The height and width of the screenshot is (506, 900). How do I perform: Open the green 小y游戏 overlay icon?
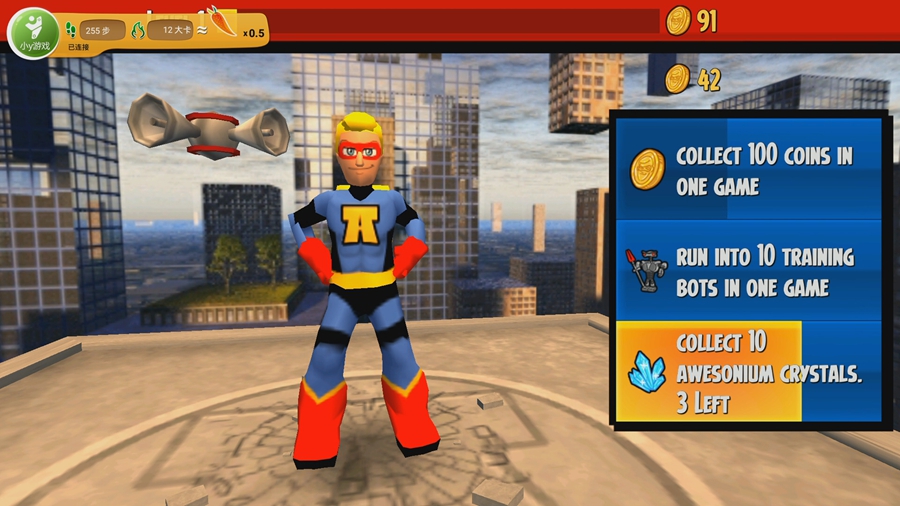[x=33, y=32]
